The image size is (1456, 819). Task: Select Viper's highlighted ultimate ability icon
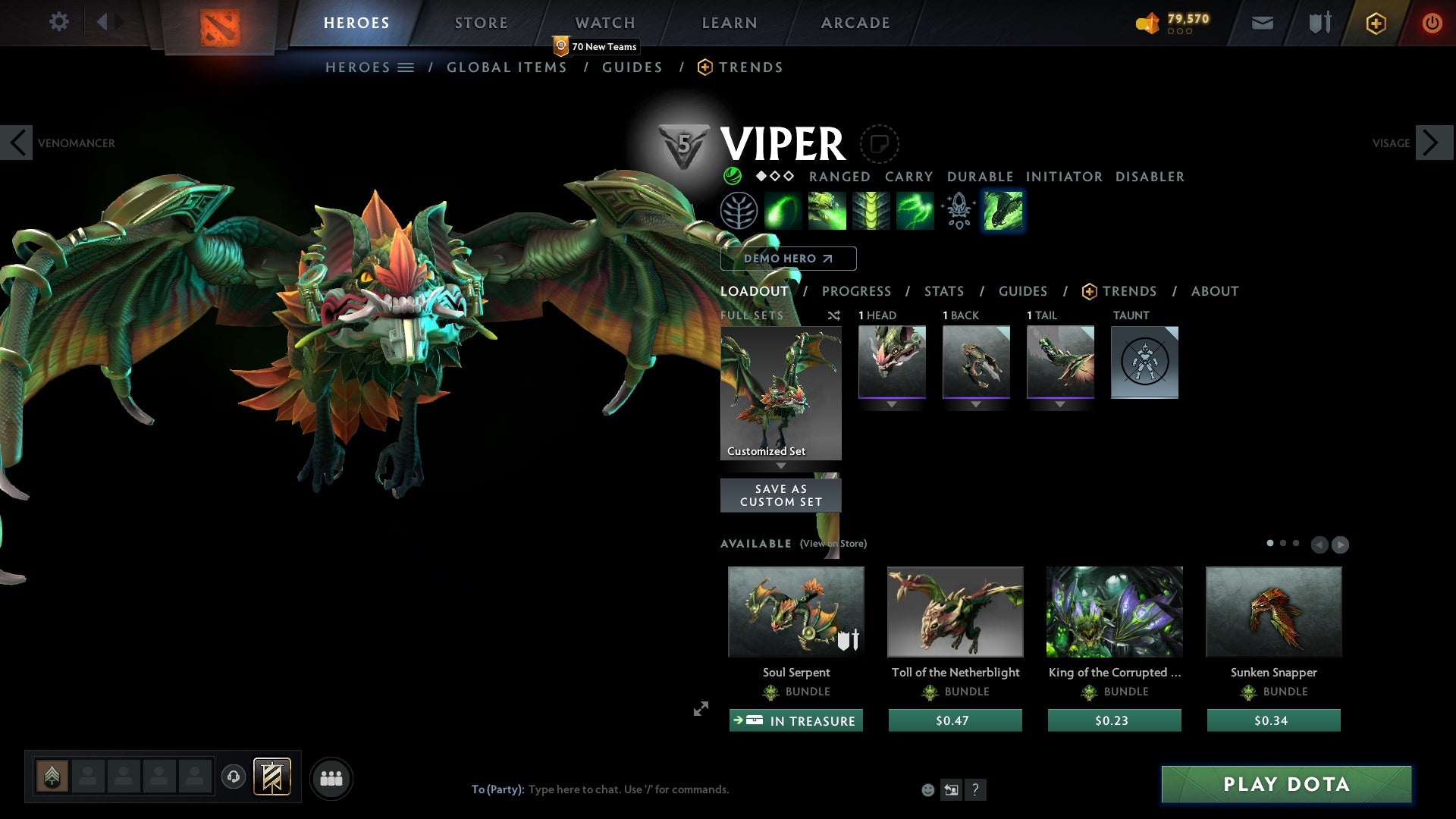tap(1003, 210)
